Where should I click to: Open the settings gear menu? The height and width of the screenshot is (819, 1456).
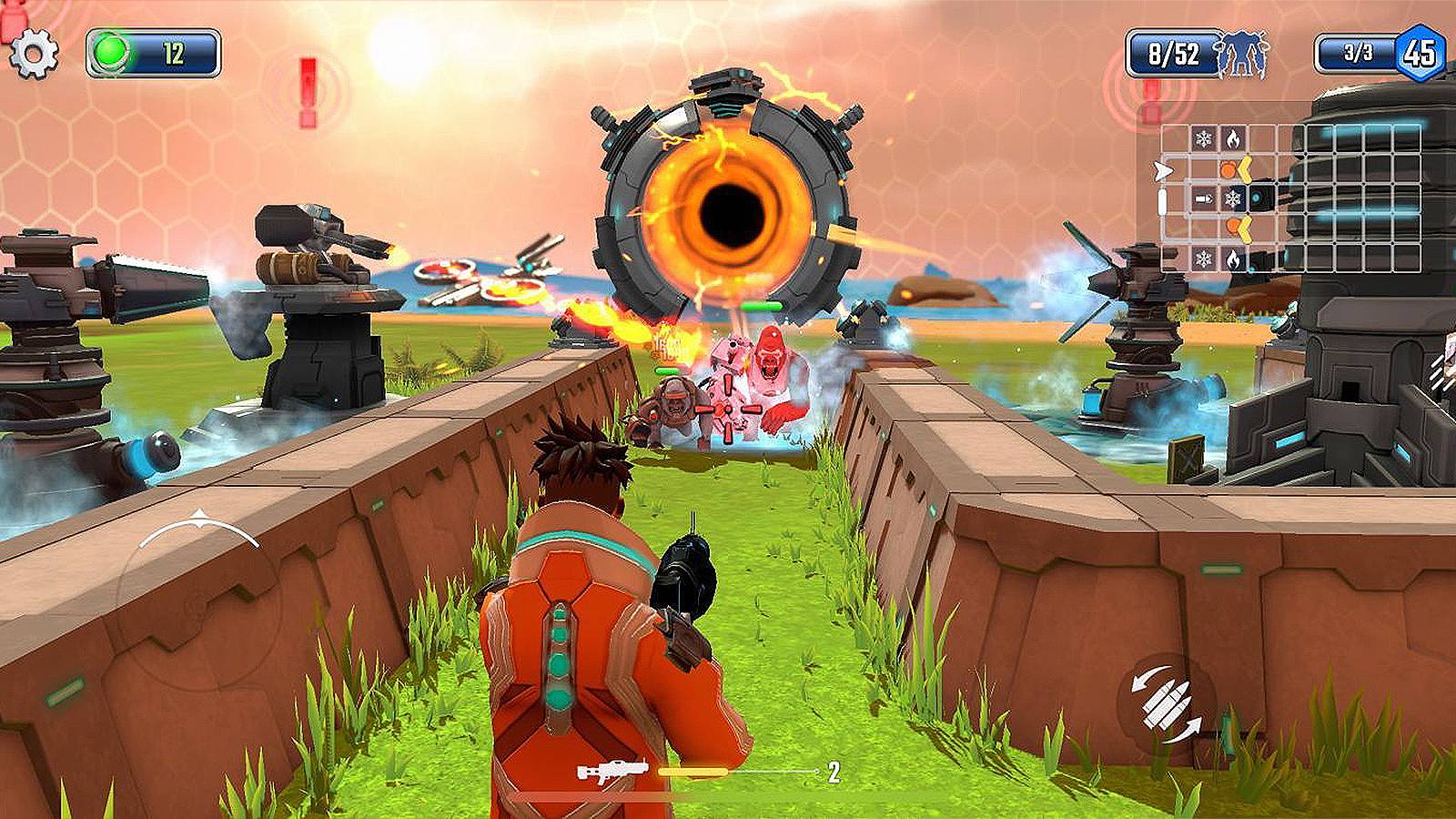click(34, 54)
